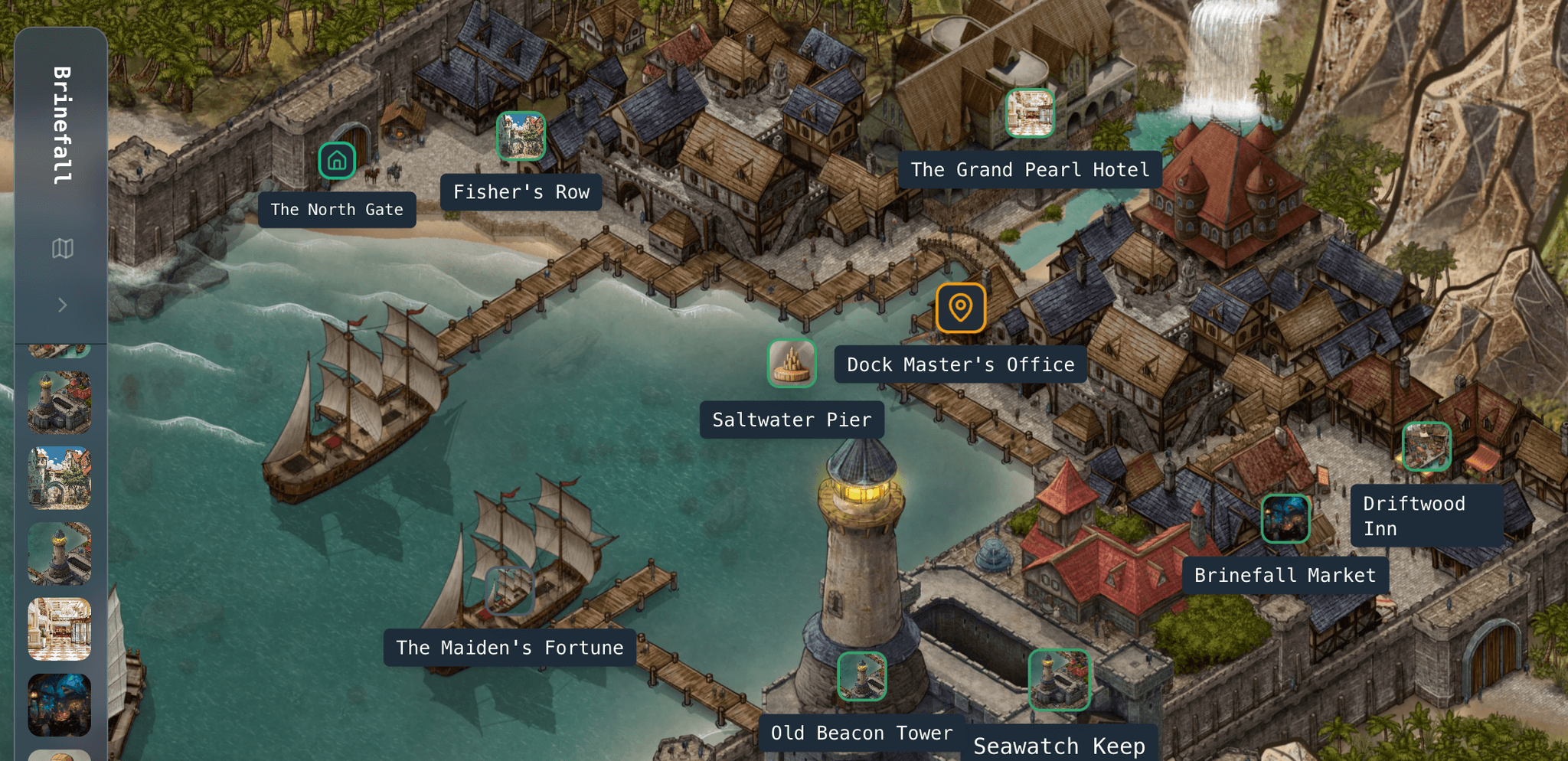This screenshot has width=1568, height=761.
Task: Select the Fisher's Row map marker
Action: 521,136
